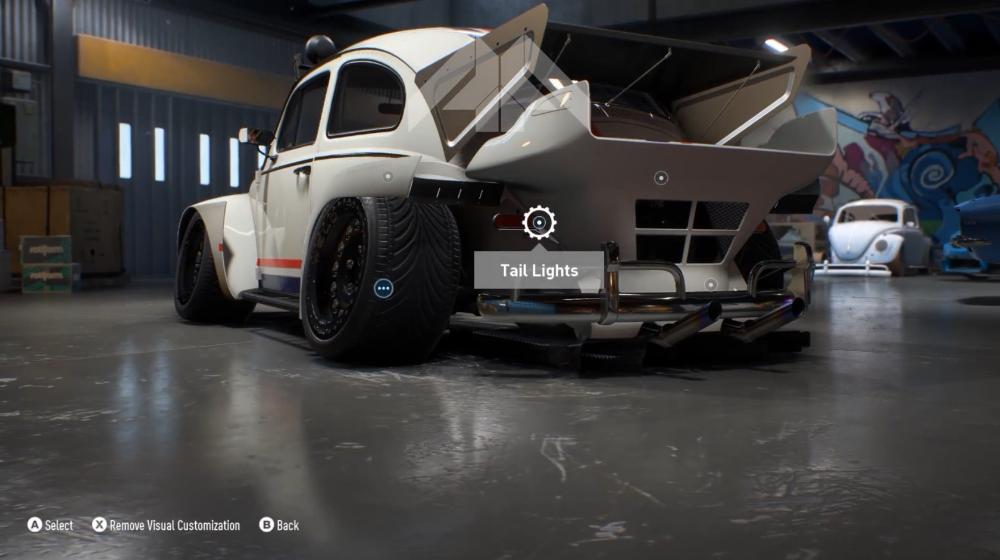Choose the Tail Lights label

(539, 271)
